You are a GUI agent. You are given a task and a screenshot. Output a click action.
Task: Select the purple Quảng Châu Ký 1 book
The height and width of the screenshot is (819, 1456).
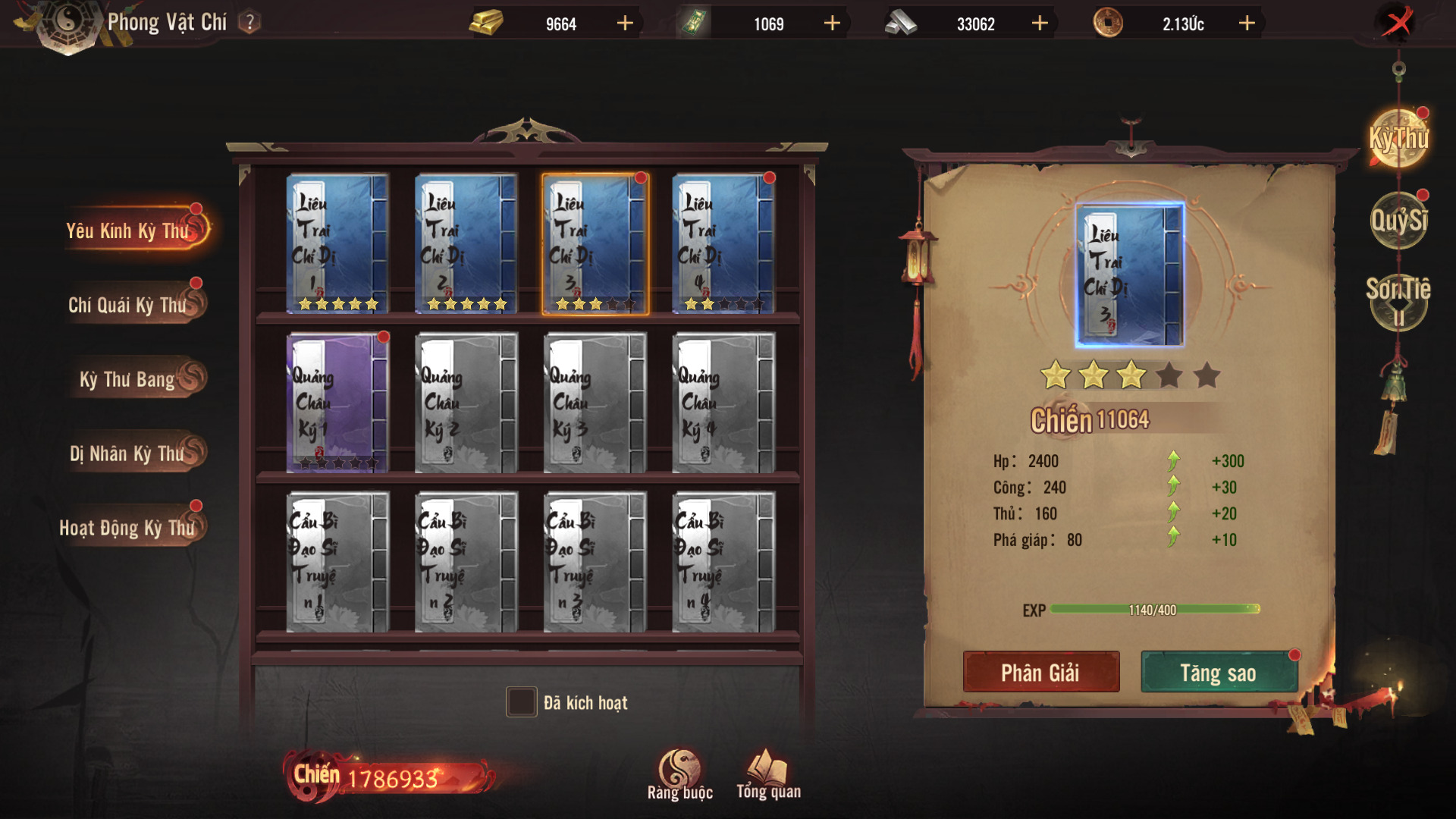(337, 403)
